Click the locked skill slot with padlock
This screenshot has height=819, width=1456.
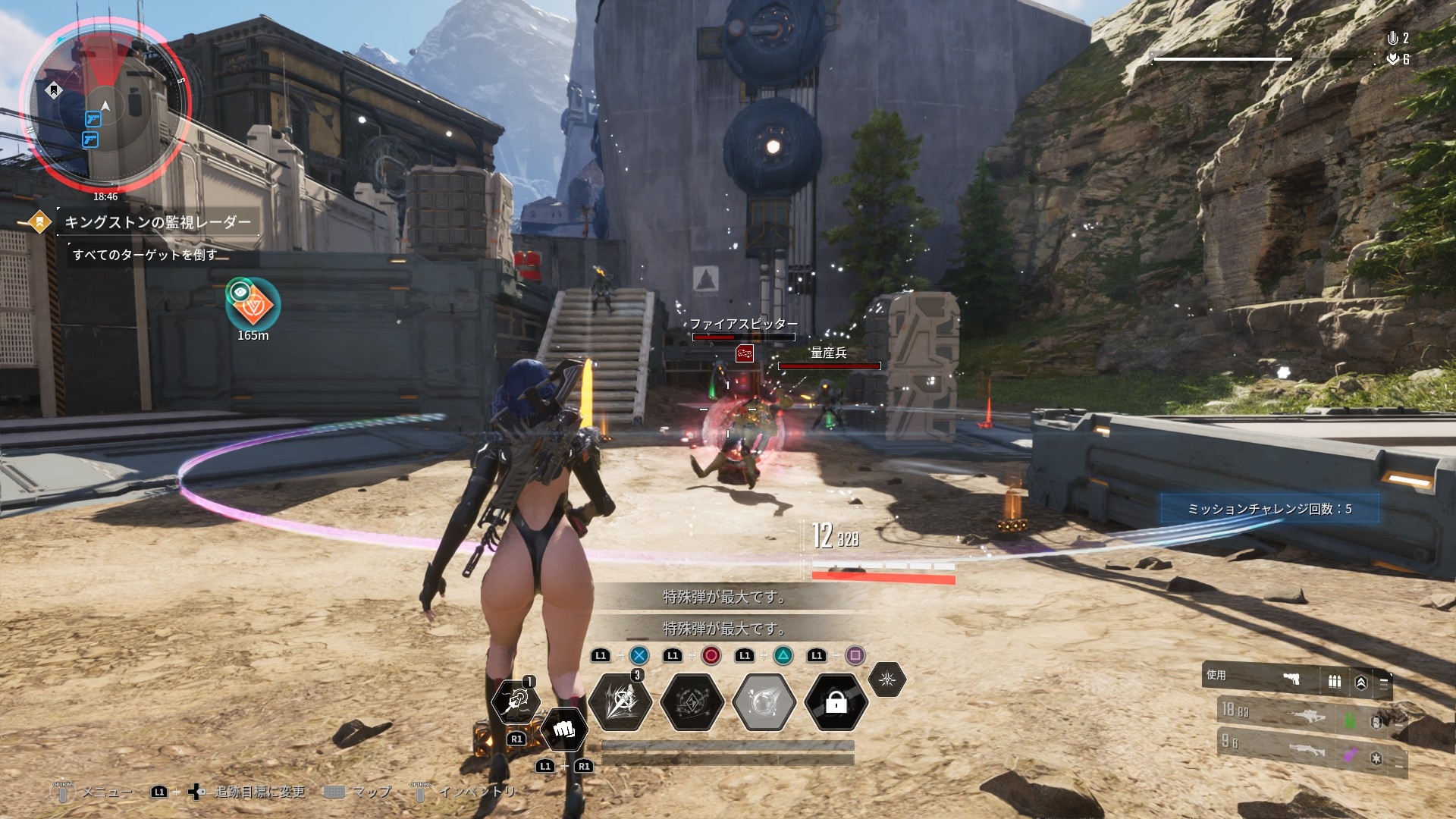point(836,703)
